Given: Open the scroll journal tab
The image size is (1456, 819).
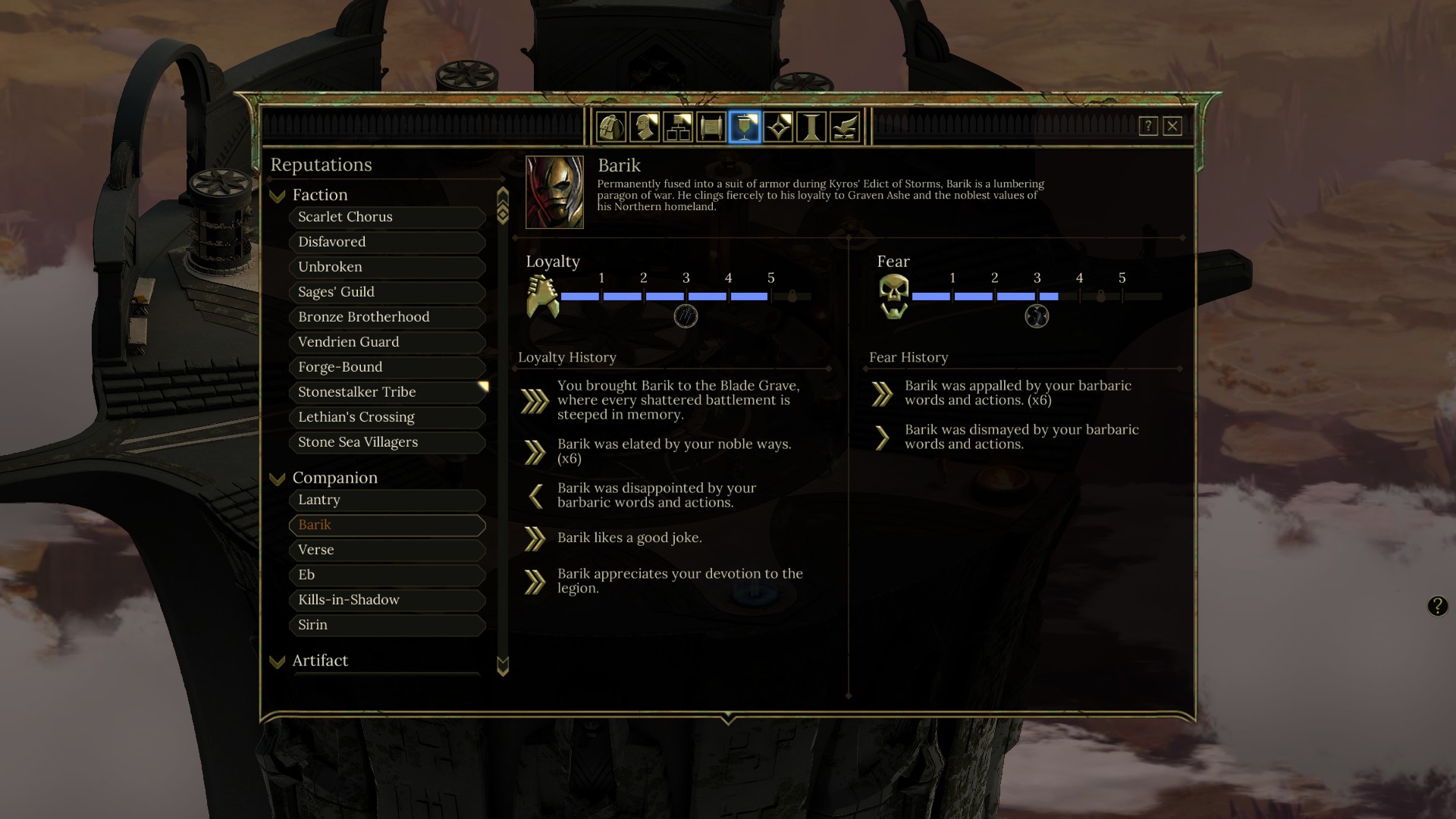Looking at the screenshot, I should [711, 127].
